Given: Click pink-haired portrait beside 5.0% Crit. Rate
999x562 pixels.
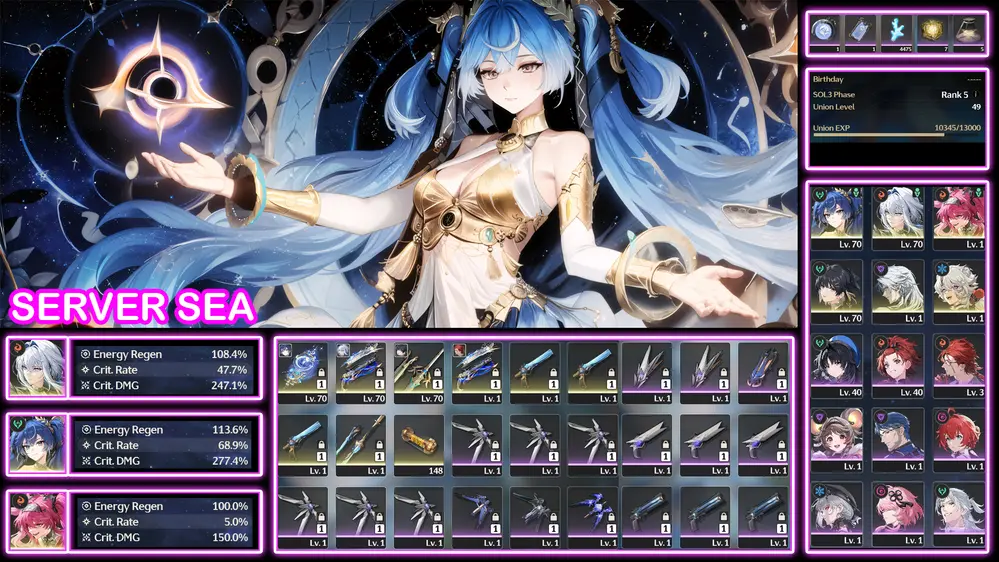Looking at the screenshot, I should [37, 521].
